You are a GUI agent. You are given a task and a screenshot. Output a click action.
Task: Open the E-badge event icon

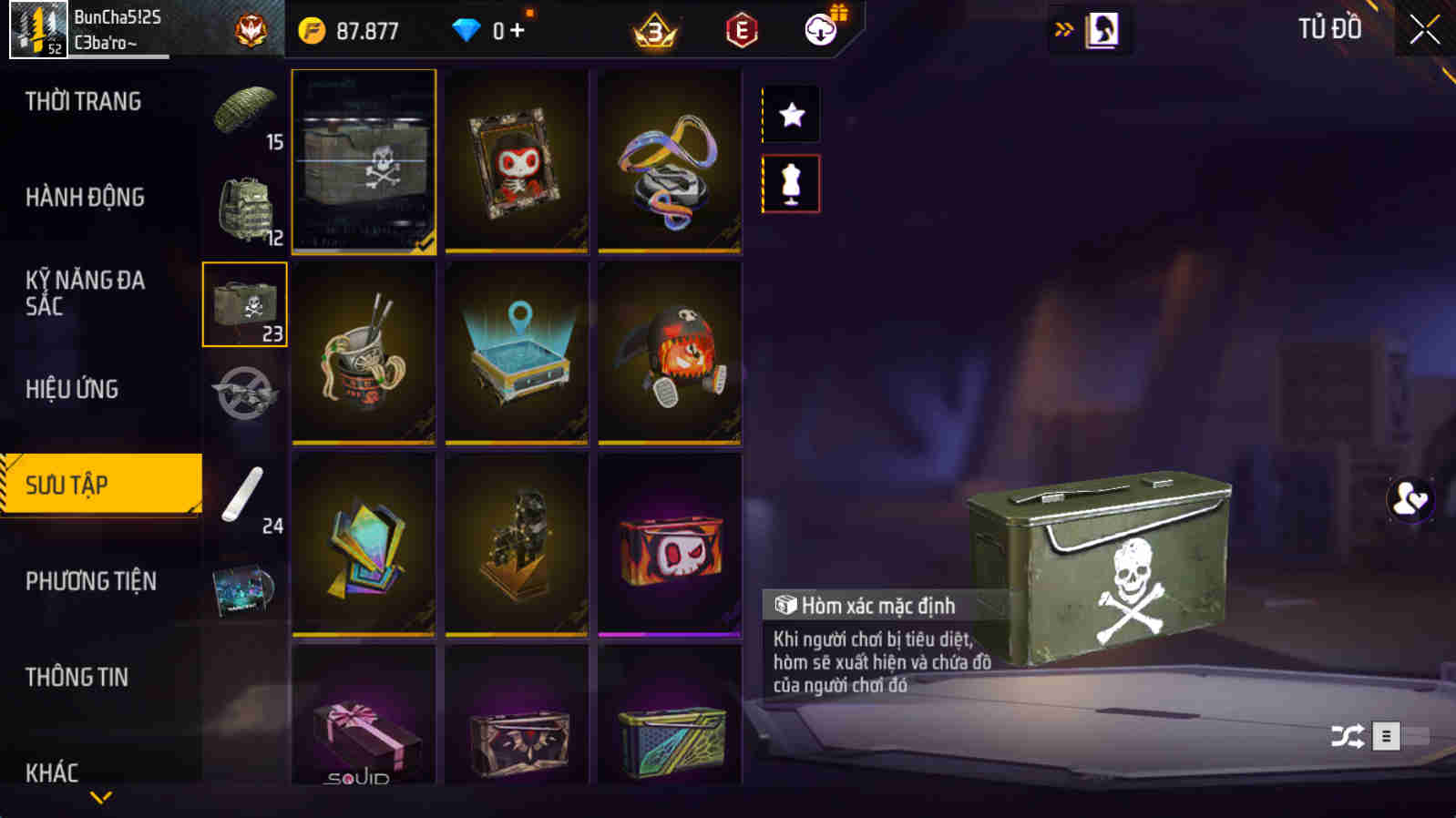click(x=741, y=29)
